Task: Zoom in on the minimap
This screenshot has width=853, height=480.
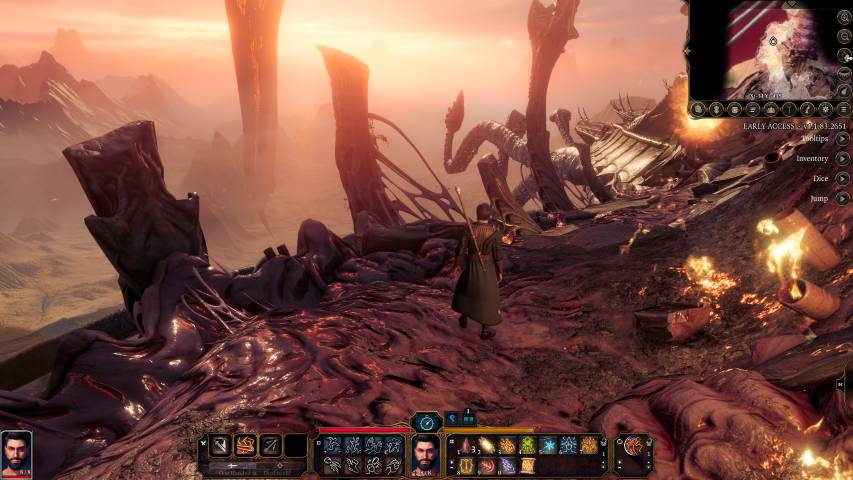Action: [x=844, y=17]
